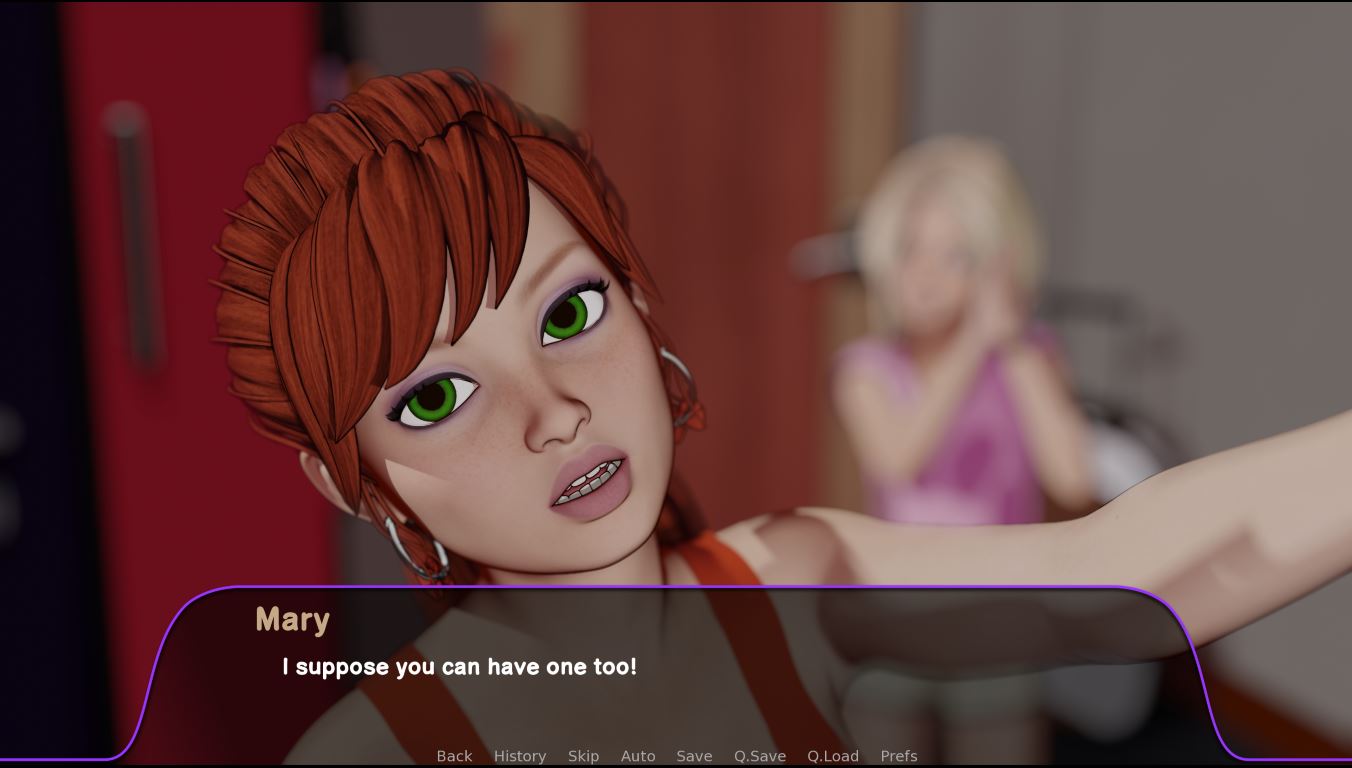Select Auto from the quick menu bar
Screen dimensions: 1352x768
click(x=638, y=756)
